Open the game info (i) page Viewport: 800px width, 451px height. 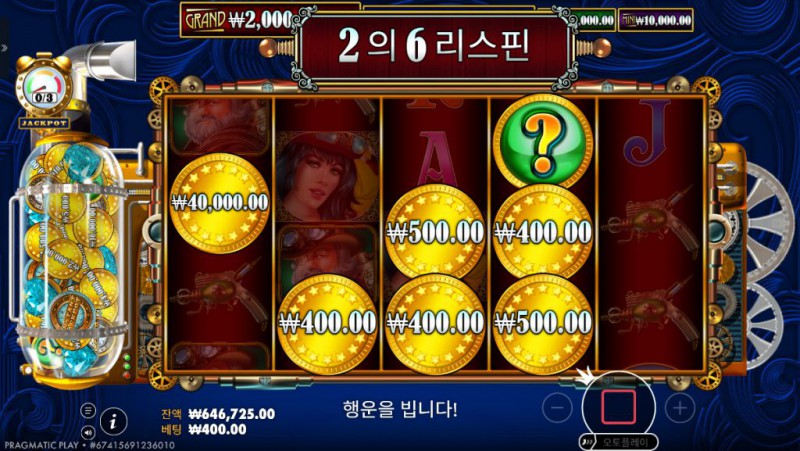[x=114, y=420]
